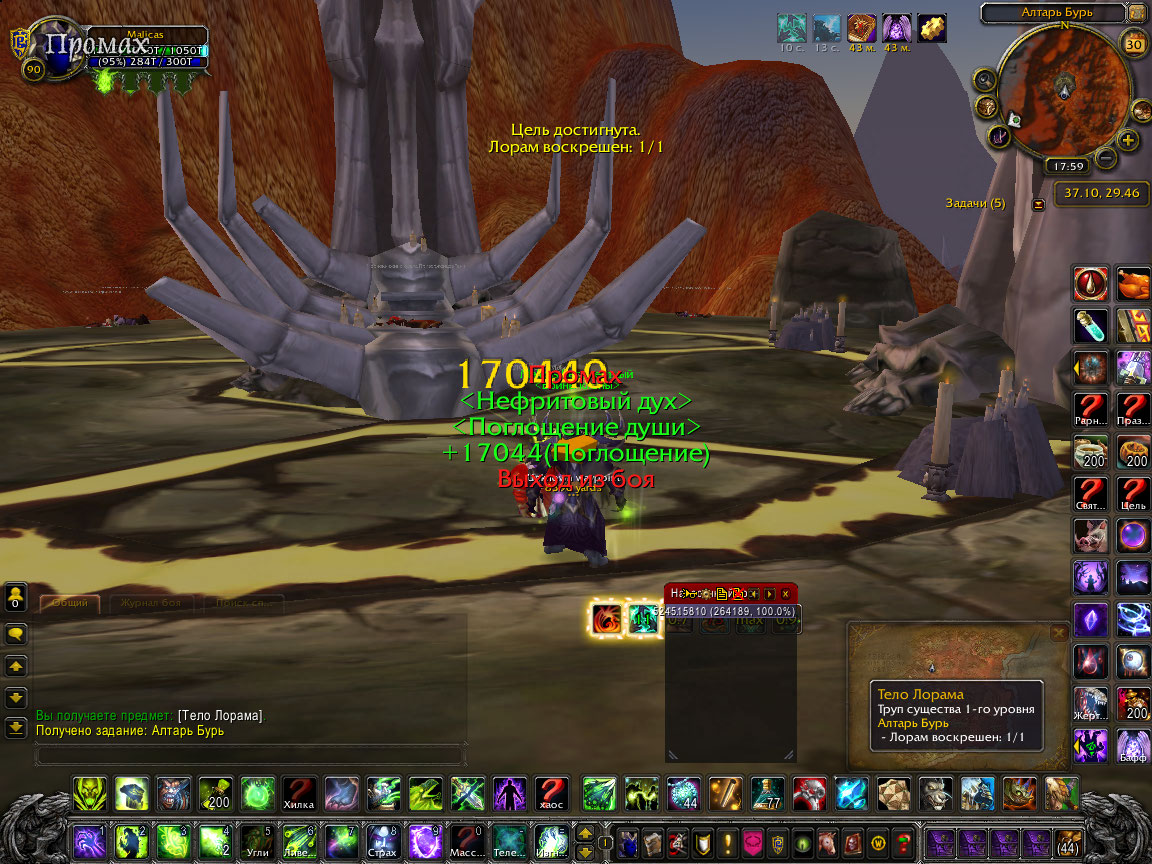
Task: Expand the Задачи (5) quest tracker
Action: tap(1038, 204)
